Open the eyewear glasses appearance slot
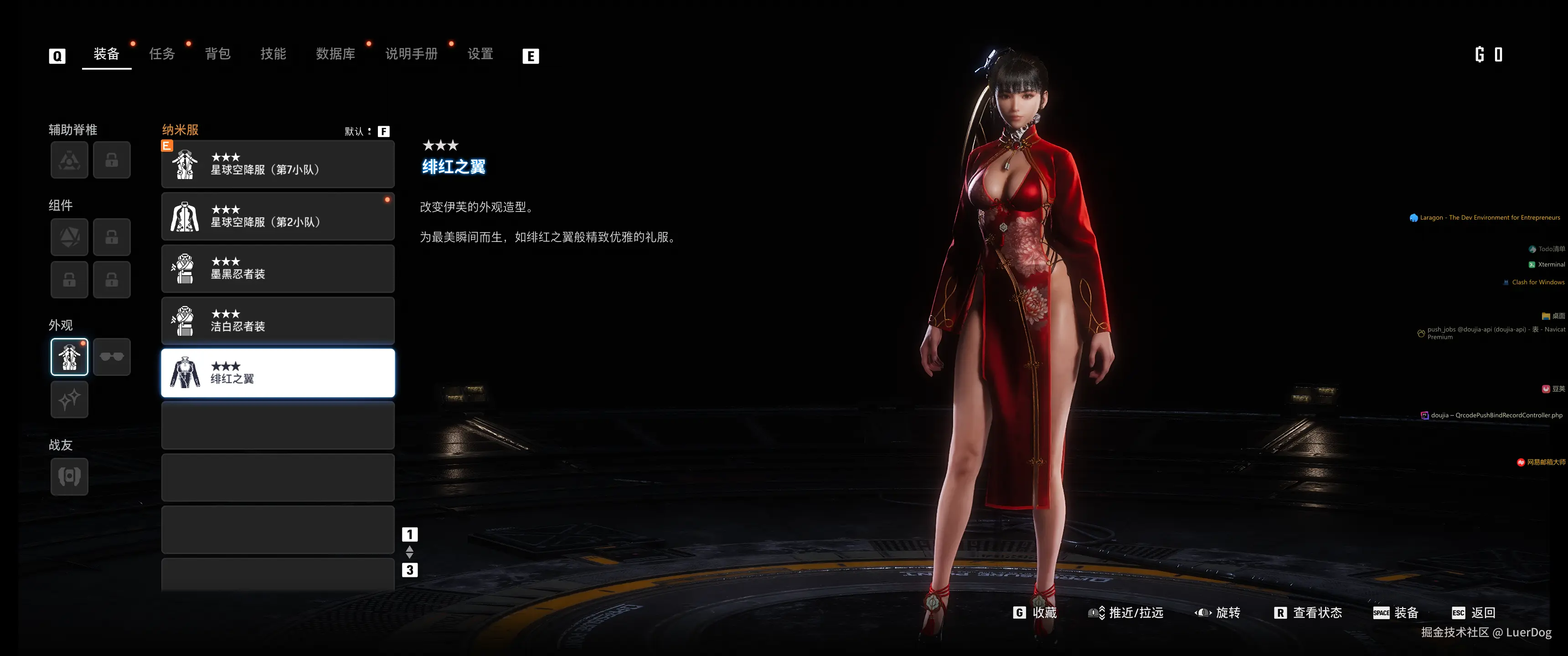The height and width of the screenshot is (656, 1568). pyautogui.click(x=112, y=356)
